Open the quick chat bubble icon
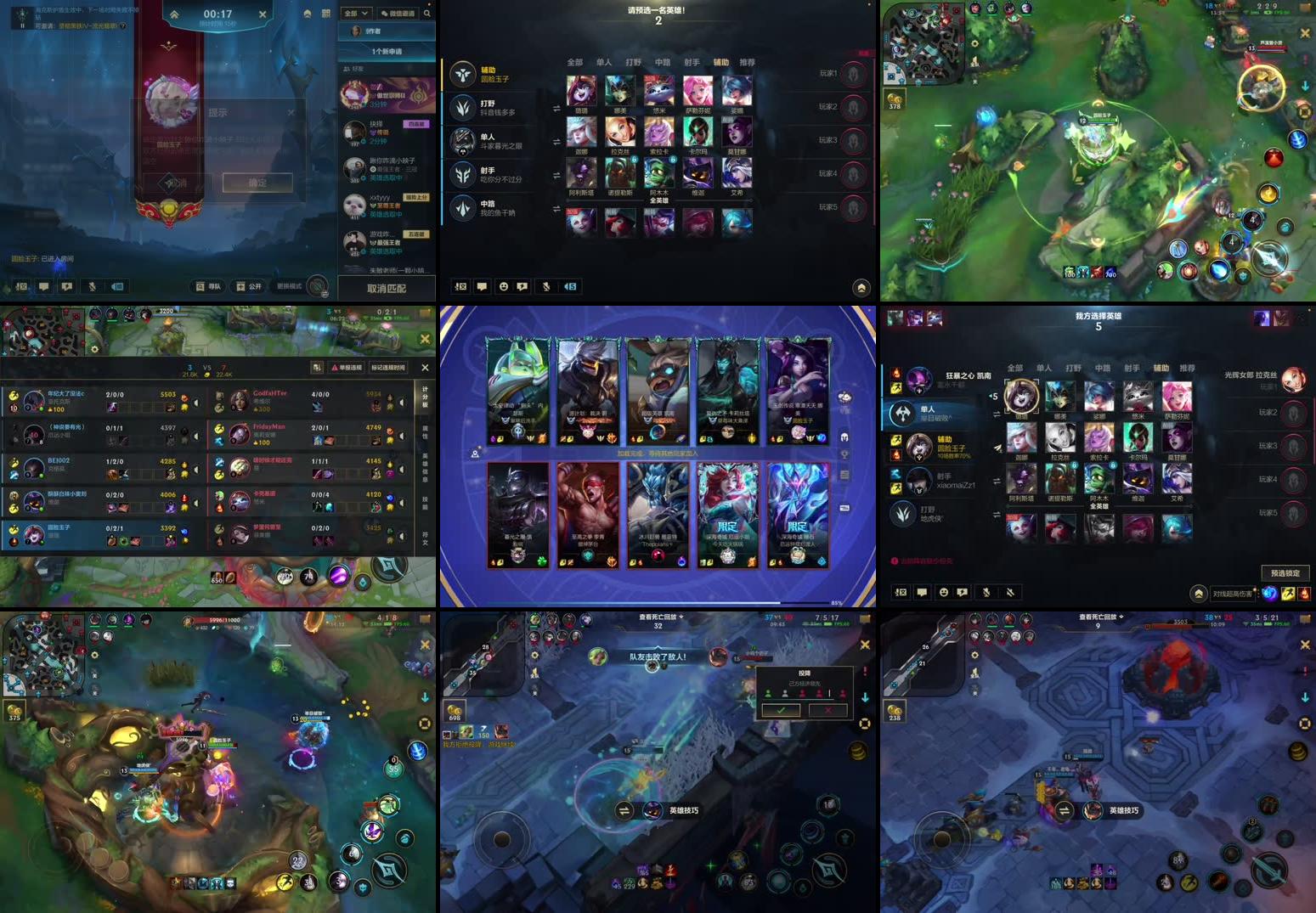 [523, 287]
